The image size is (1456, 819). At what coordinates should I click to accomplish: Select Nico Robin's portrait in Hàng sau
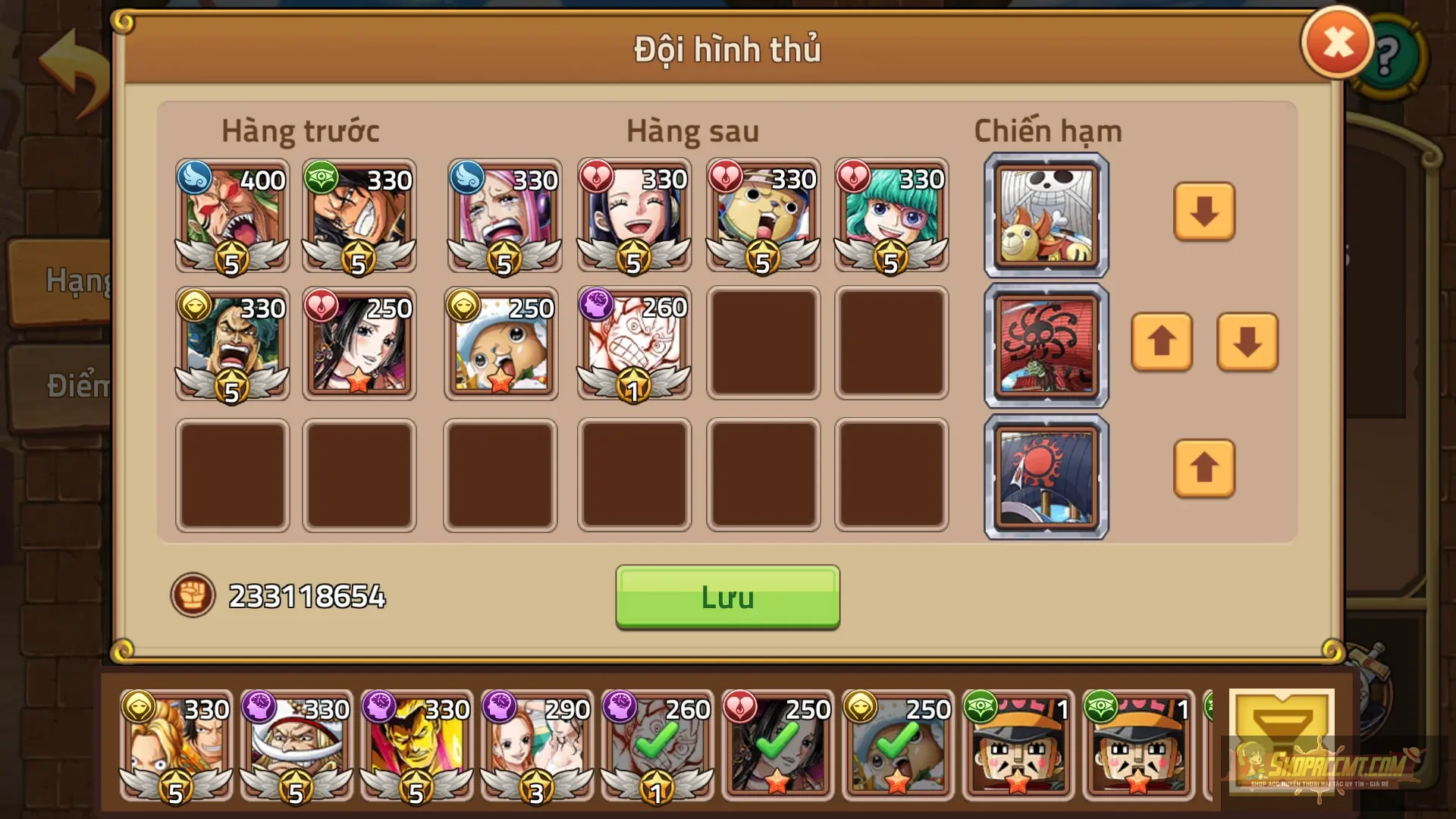coord(634,215)
